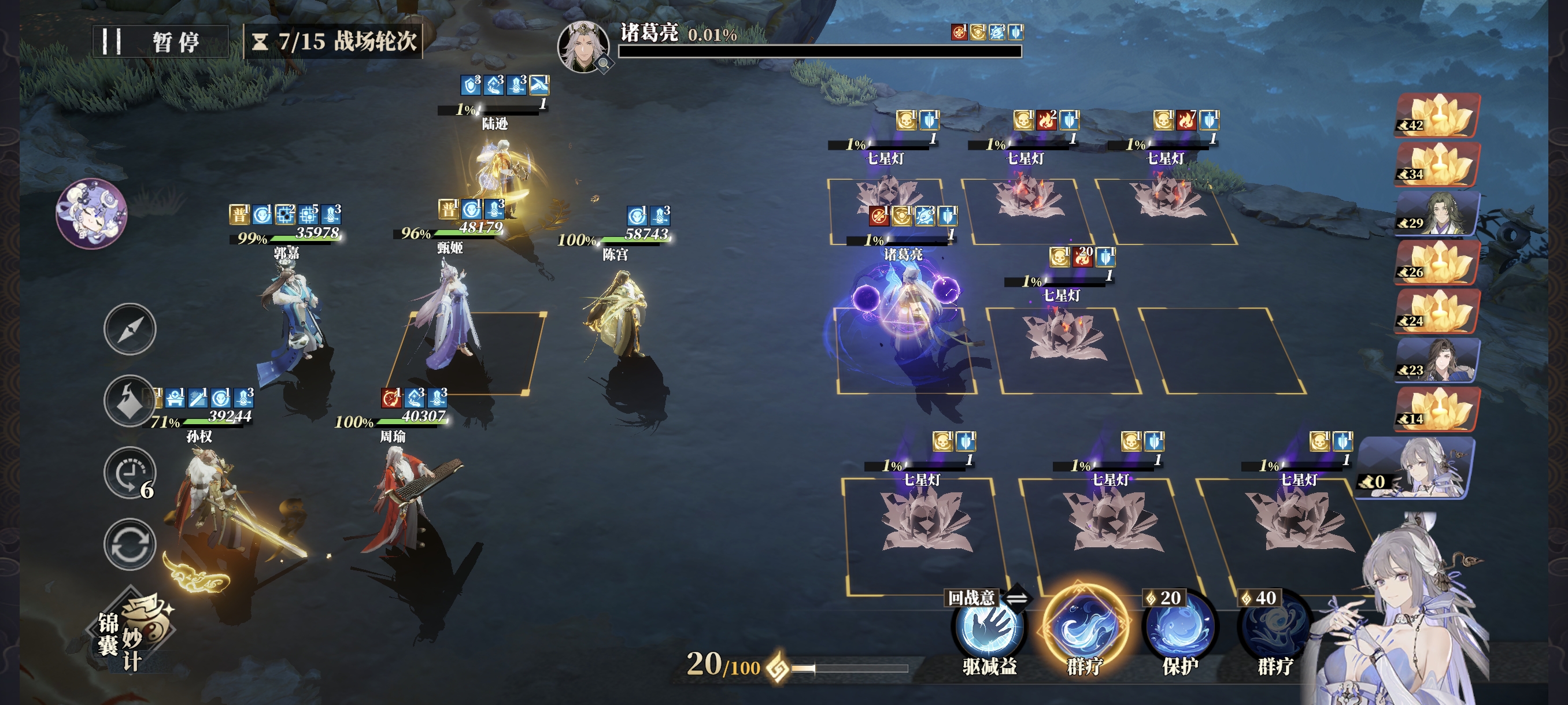Select the highlighted 群疗 skill
Screen dimensions: 1568x705
pos(1085,626)
